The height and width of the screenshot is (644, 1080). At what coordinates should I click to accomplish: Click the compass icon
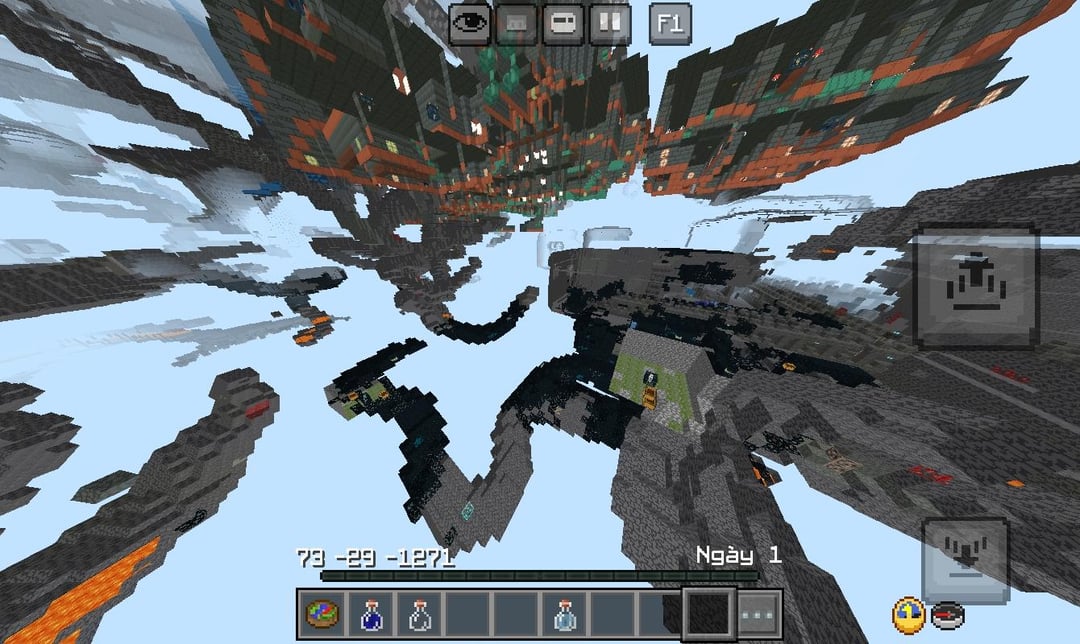[946, 615]
